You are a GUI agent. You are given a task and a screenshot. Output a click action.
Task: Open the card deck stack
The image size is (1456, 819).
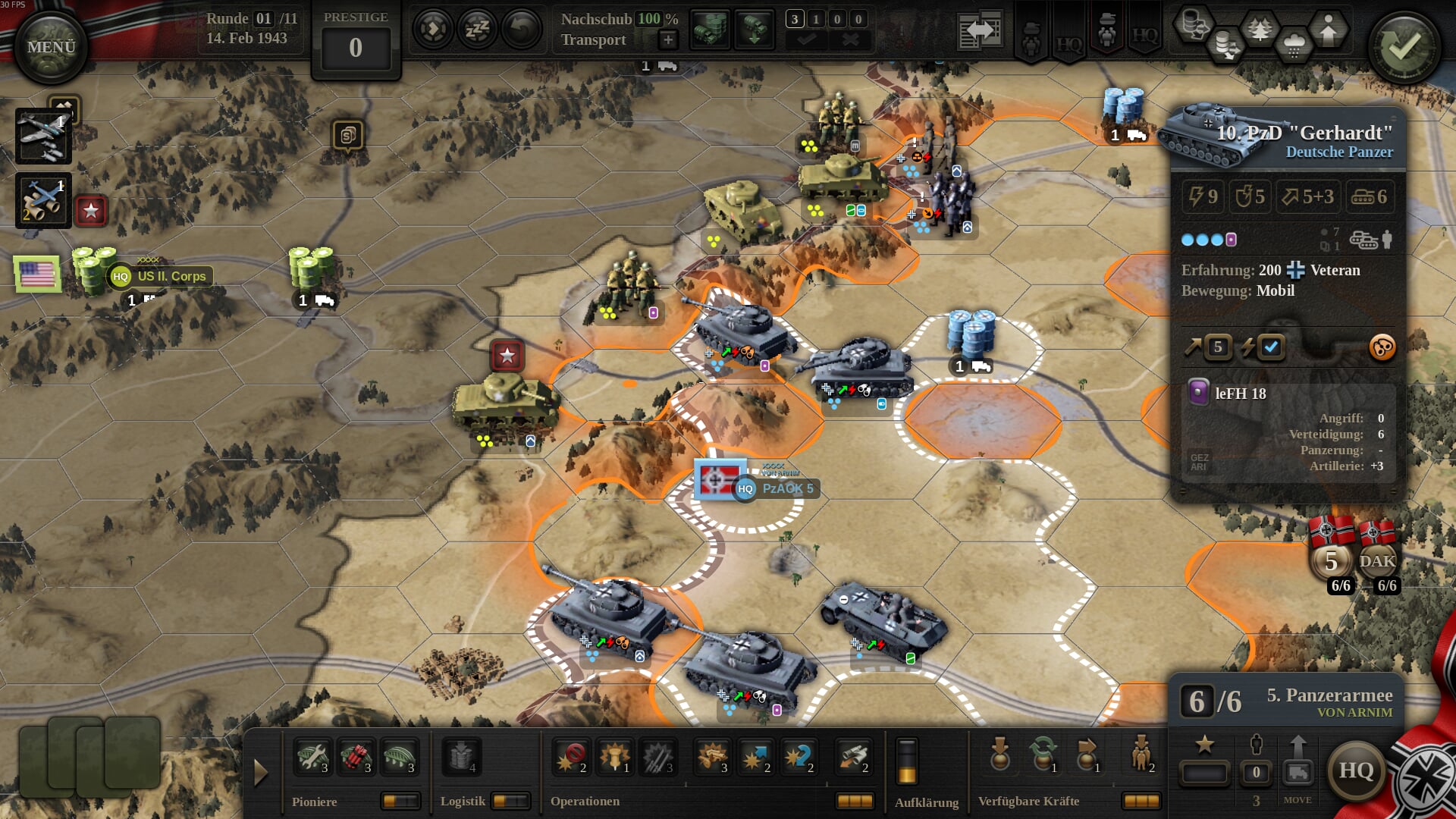click(89, 755)
